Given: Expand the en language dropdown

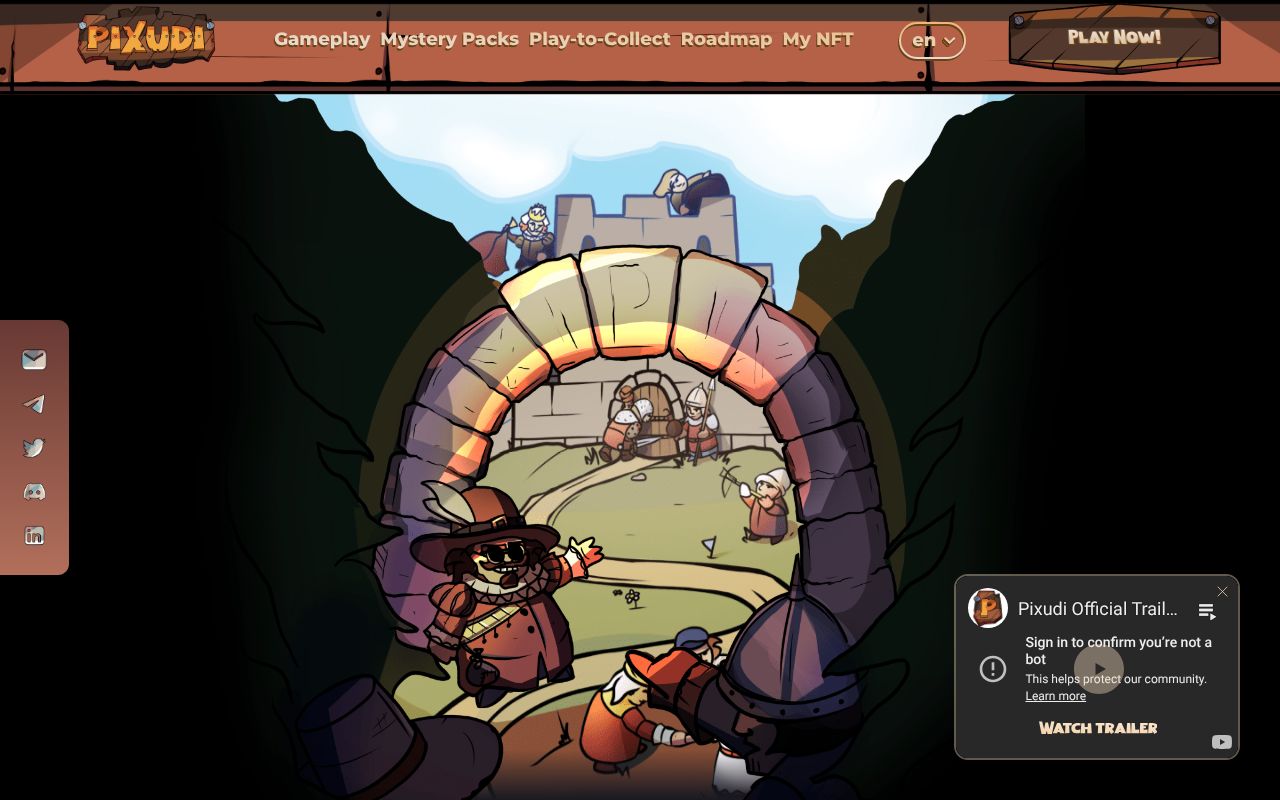Looking at the screenshot, I should coord(932,41).
